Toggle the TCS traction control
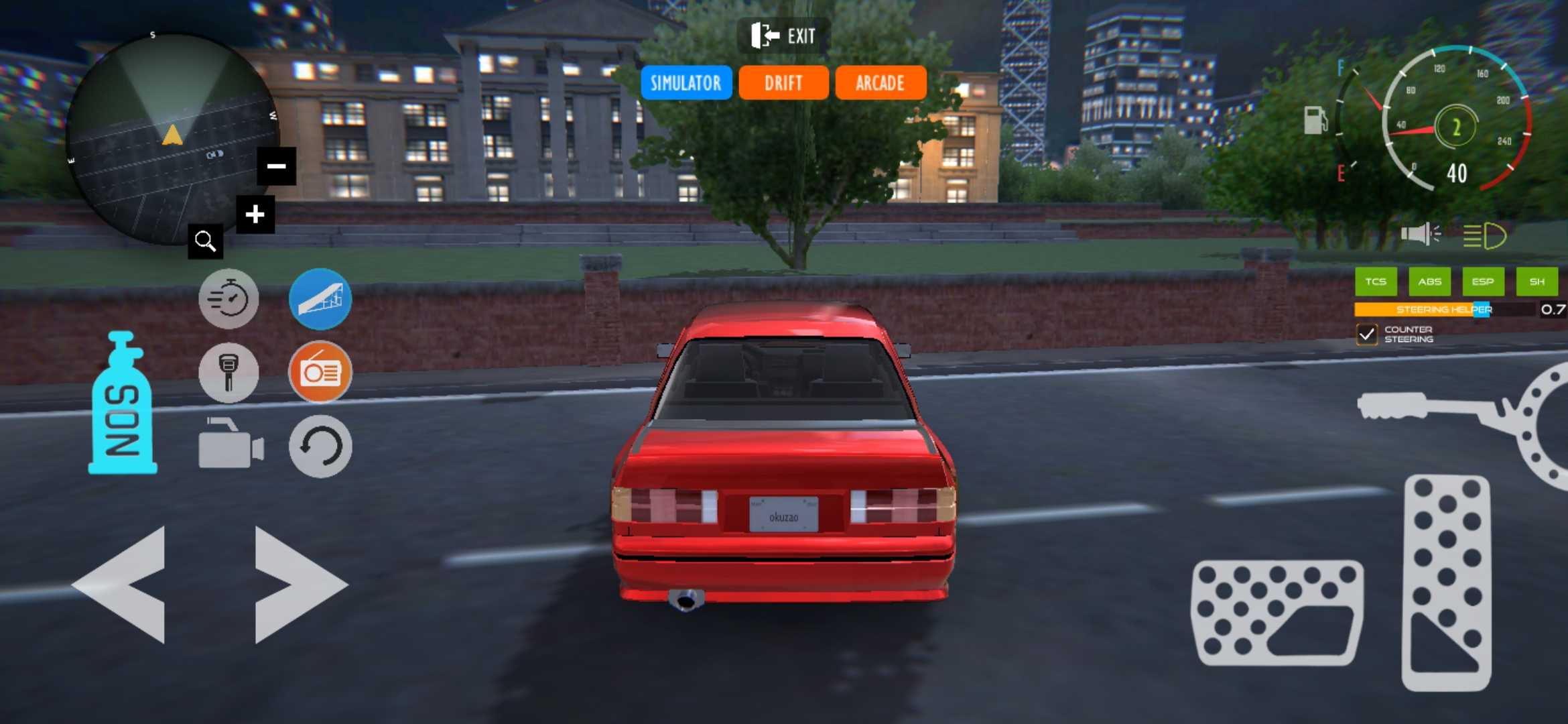Viewport: 1568px width, 724px height. click(1376, 282)
